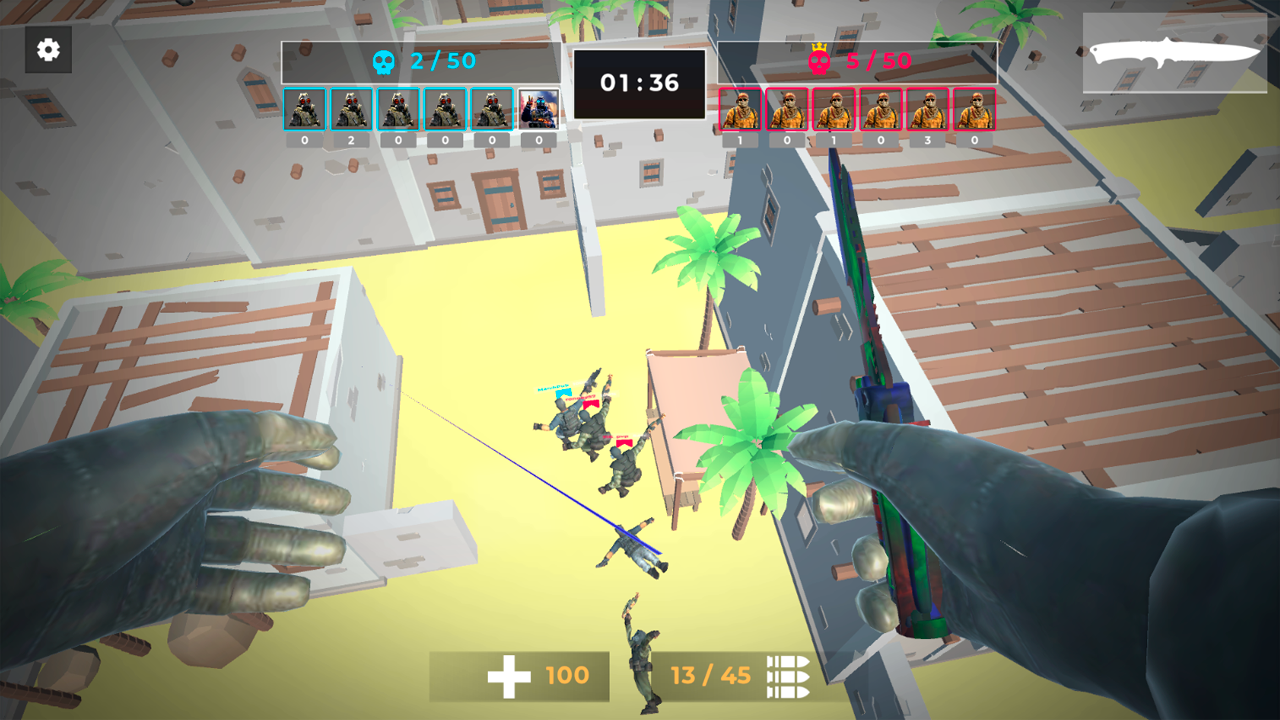Click the crown above the red team score
This screenshot has width=1280, height=720.
(x=819, y=47)
